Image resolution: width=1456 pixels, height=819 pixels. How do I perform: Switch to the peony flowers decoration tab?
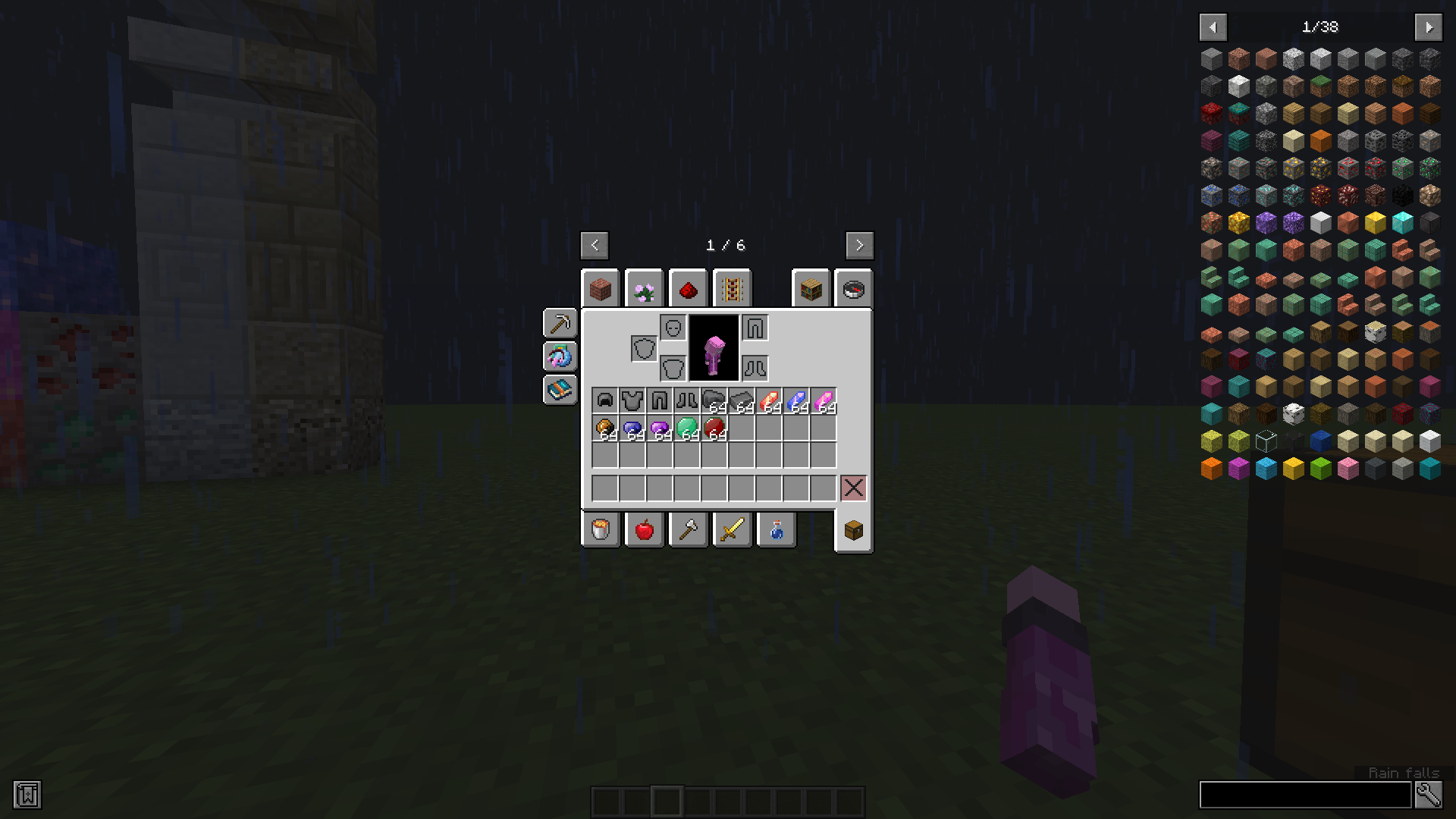click(644, 288)
